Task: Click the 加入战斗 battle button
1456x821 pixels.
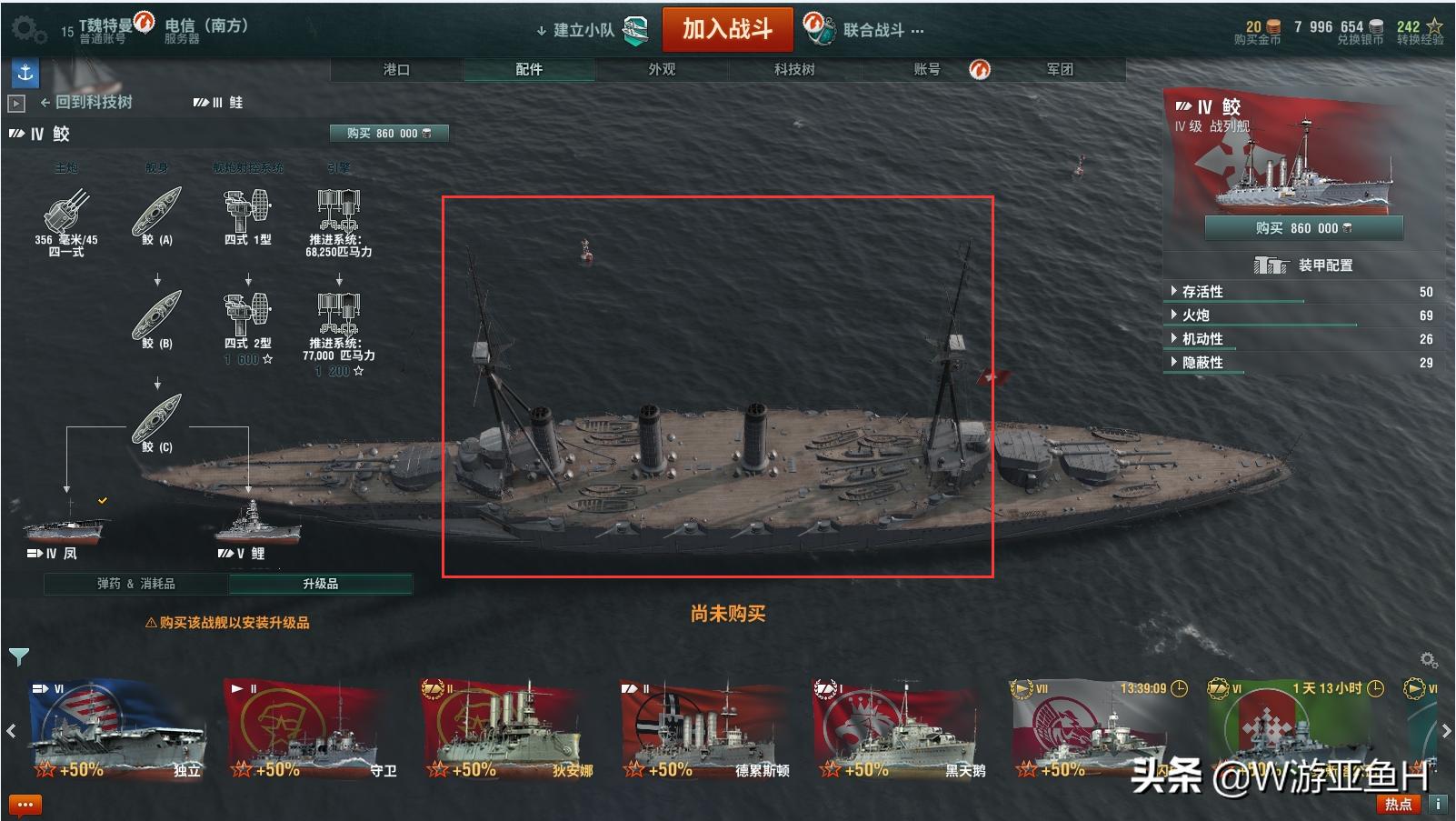Action: point(727,29)
